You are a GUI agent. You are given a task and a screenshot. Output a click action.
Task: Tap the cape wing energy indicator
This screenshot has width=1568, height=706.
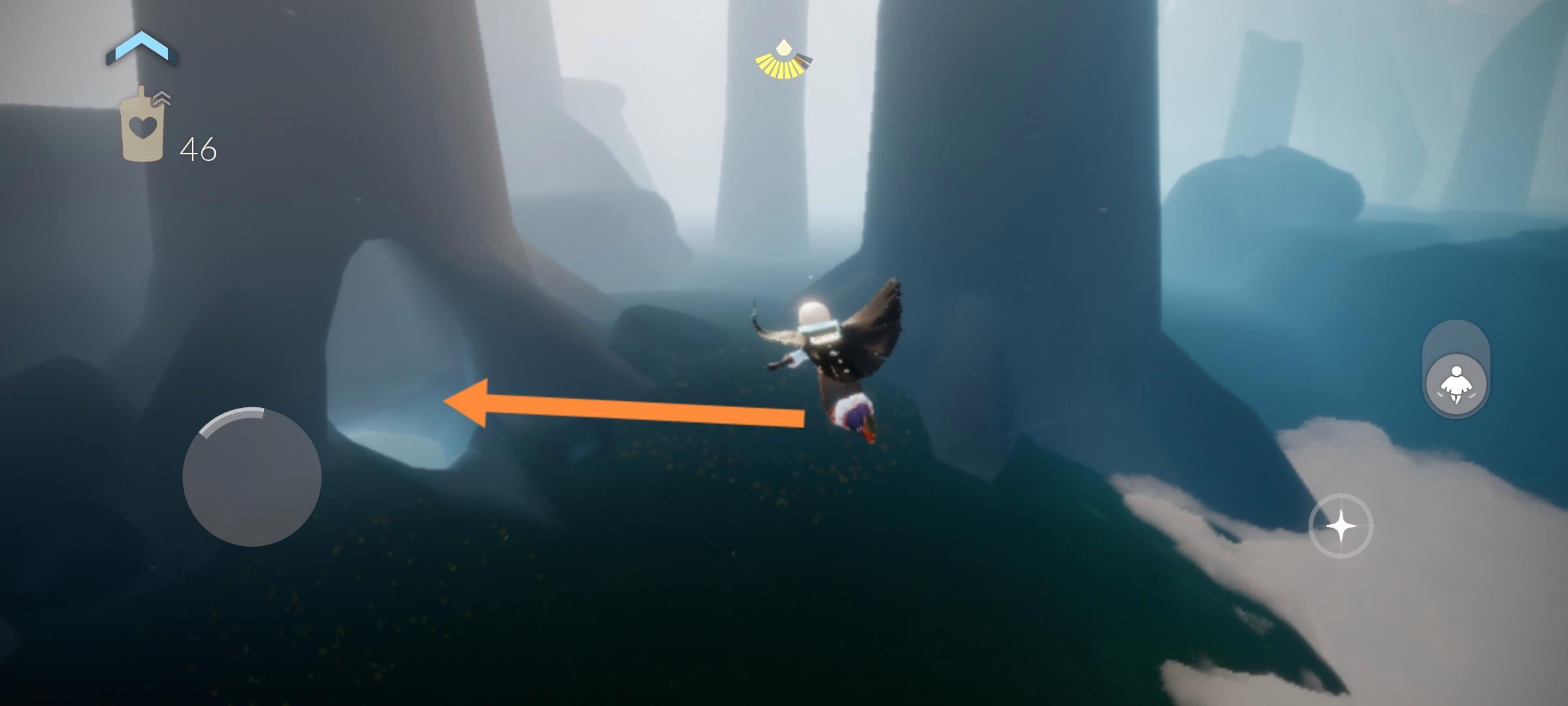click(x=783, y=61)
